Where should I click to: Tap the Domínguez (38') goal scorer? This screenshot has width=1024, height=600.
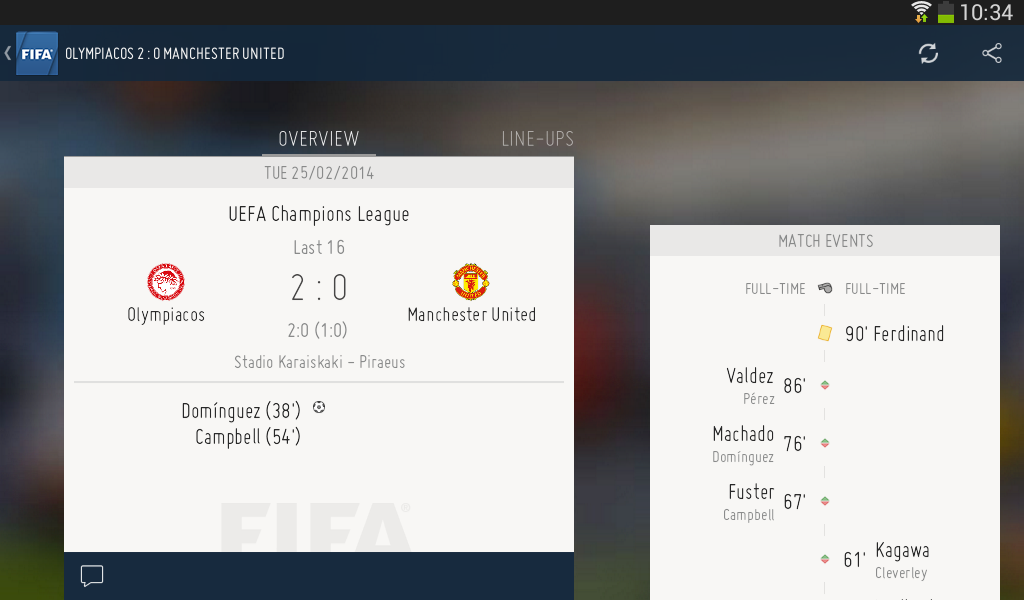[x=242, y=410]
